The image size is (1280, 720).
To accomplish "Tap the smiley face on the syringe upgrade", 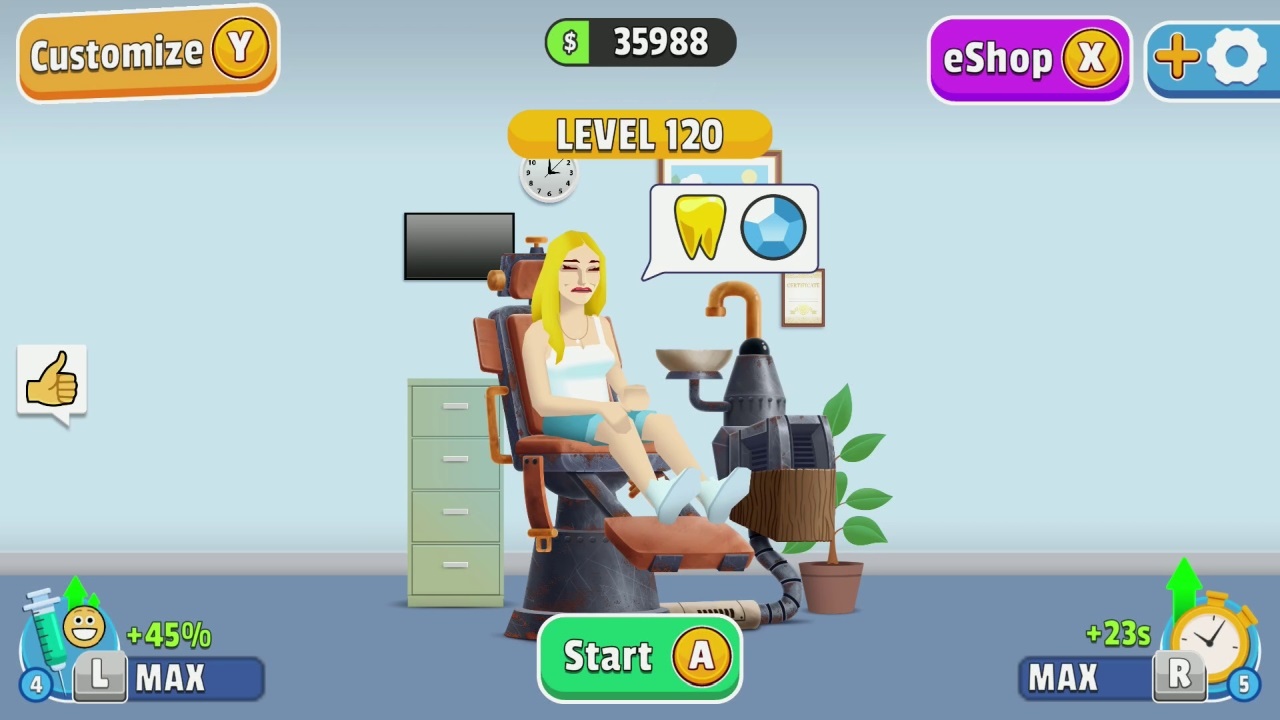I will point(84,627).
